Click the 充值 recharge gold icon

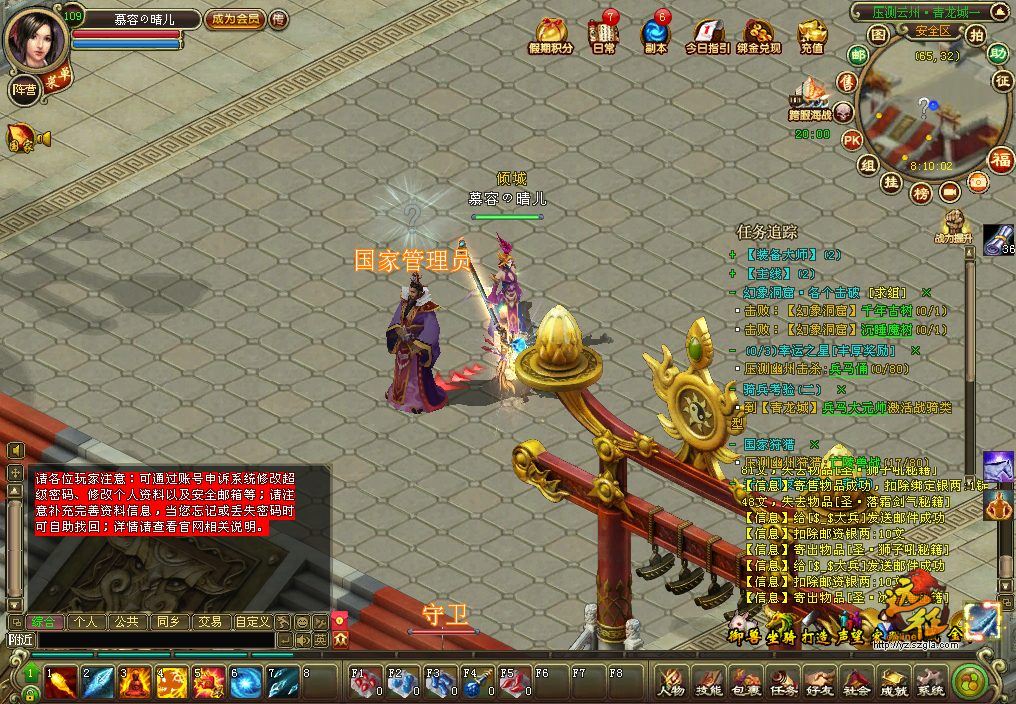[812, 36]
